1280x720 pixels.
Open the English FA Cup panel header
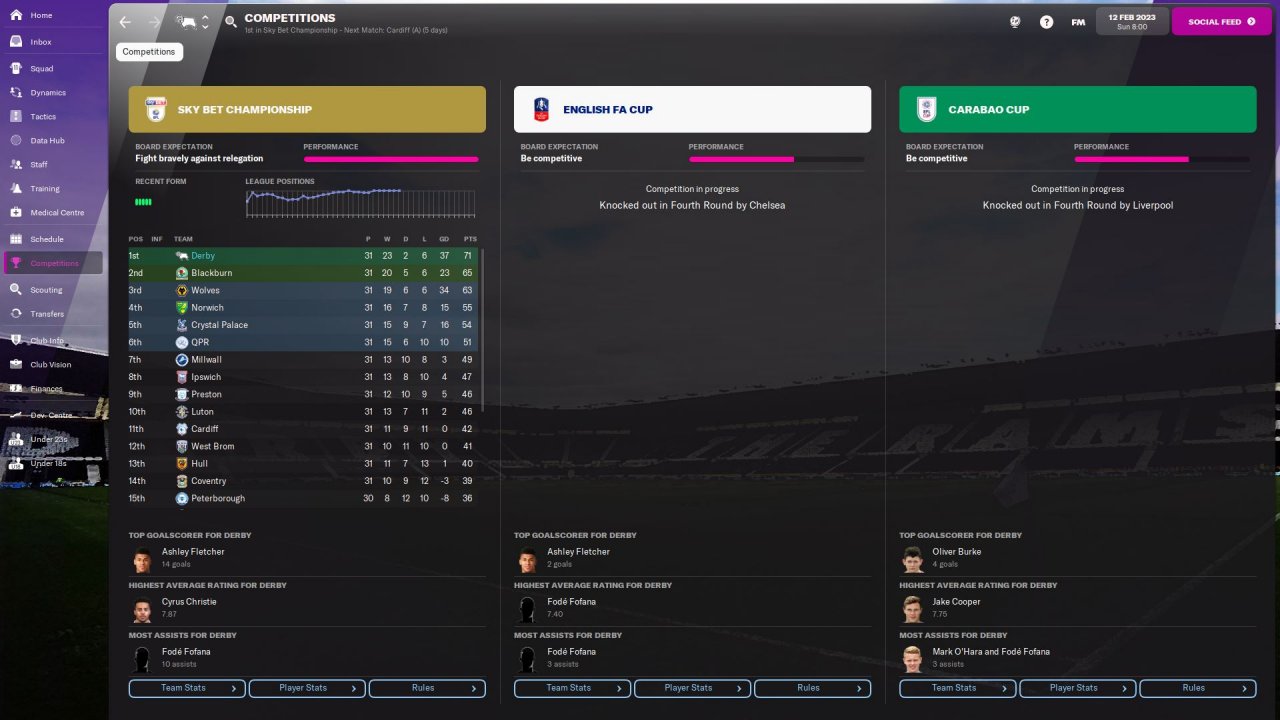tap(692, 110)
